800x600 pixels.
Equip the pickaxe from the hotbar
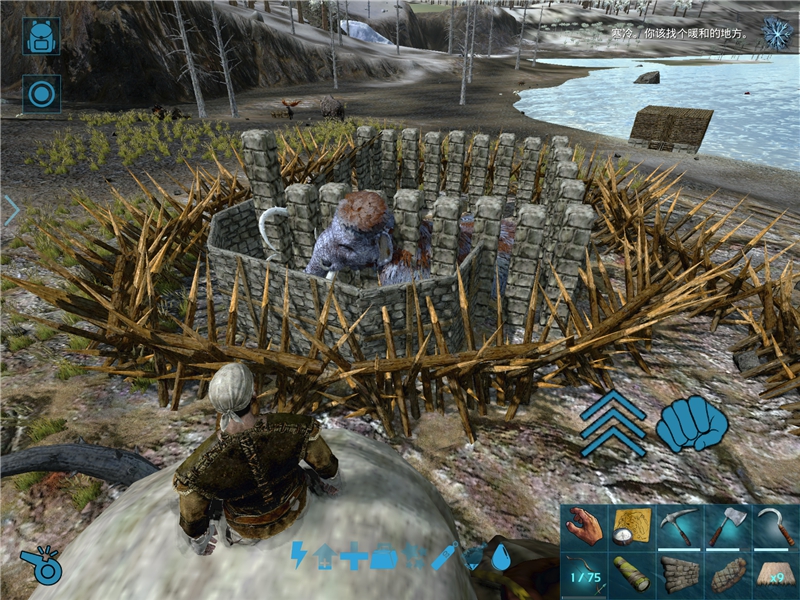pyautogui.click(x=680, y=527)
